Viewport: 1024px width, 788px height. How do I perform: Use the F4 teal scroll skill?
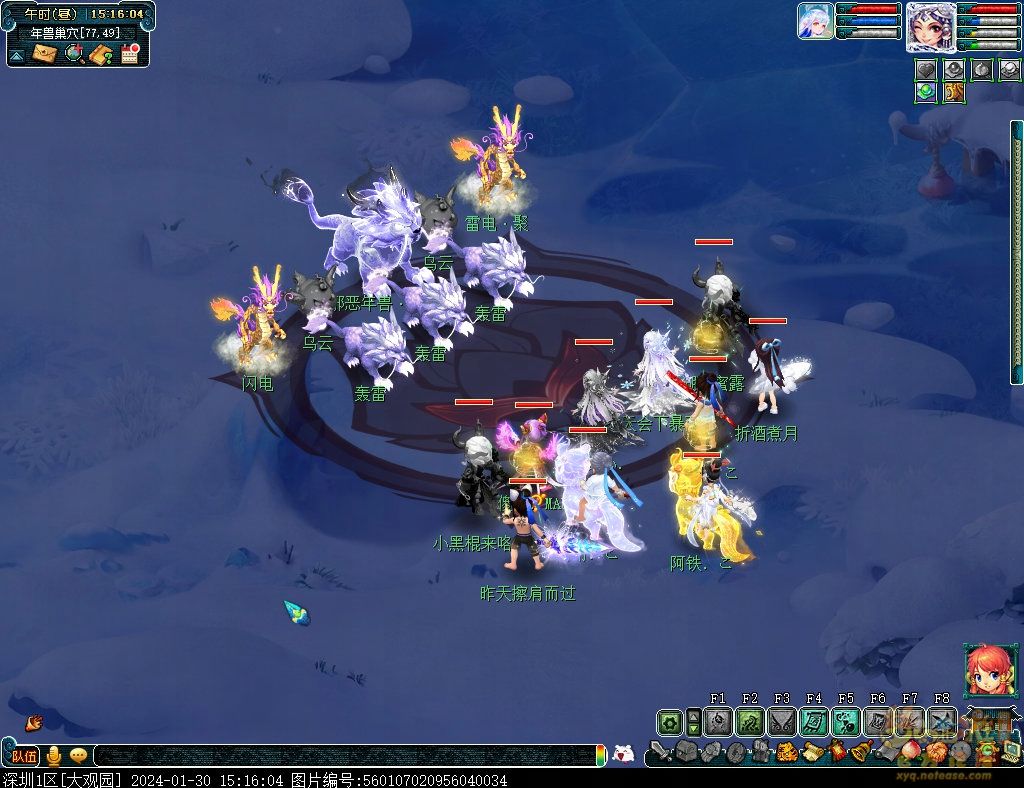[x=814, y=722]
